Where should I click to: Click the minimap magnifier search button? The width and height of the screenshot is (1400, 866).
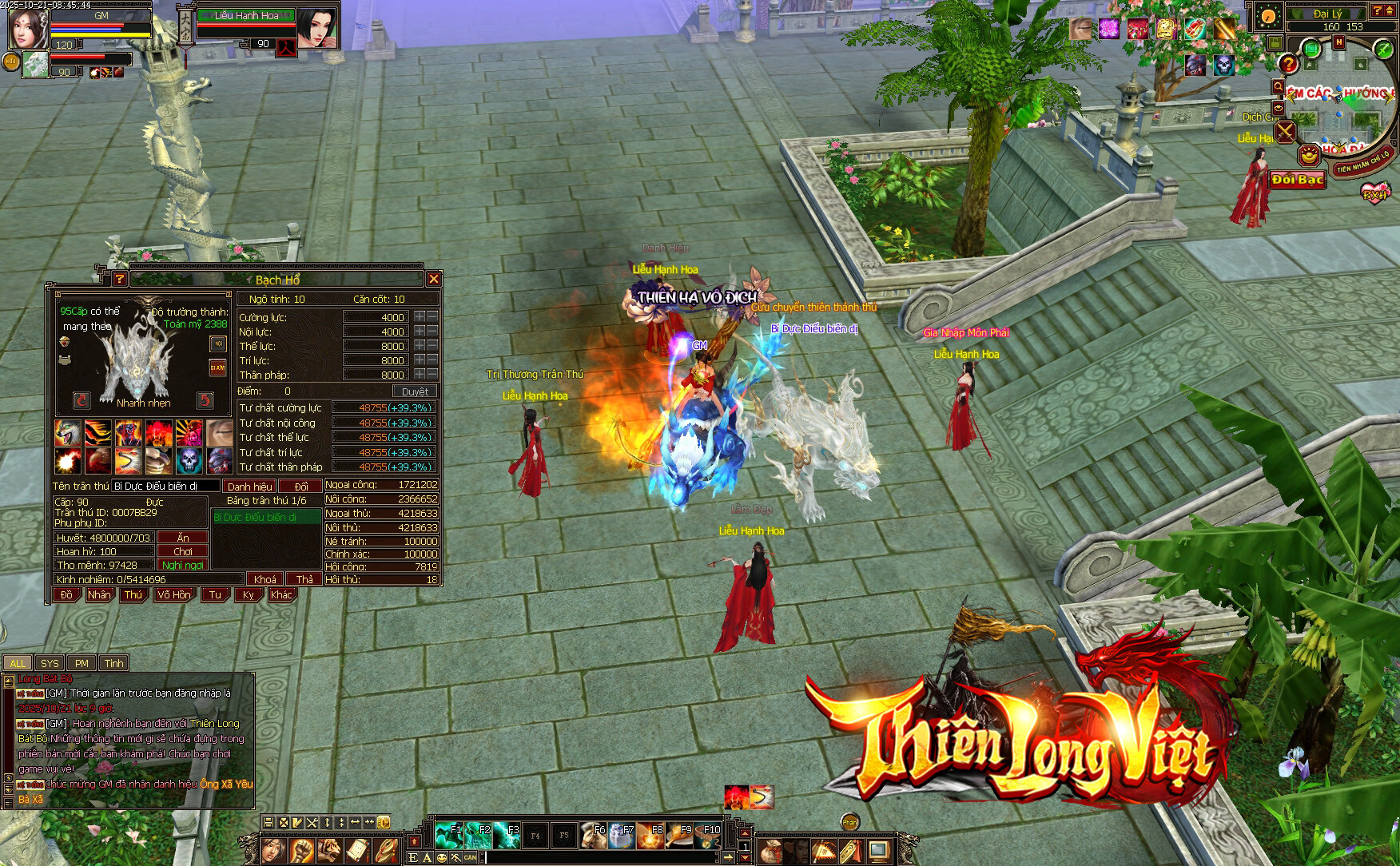[1278, 87]
